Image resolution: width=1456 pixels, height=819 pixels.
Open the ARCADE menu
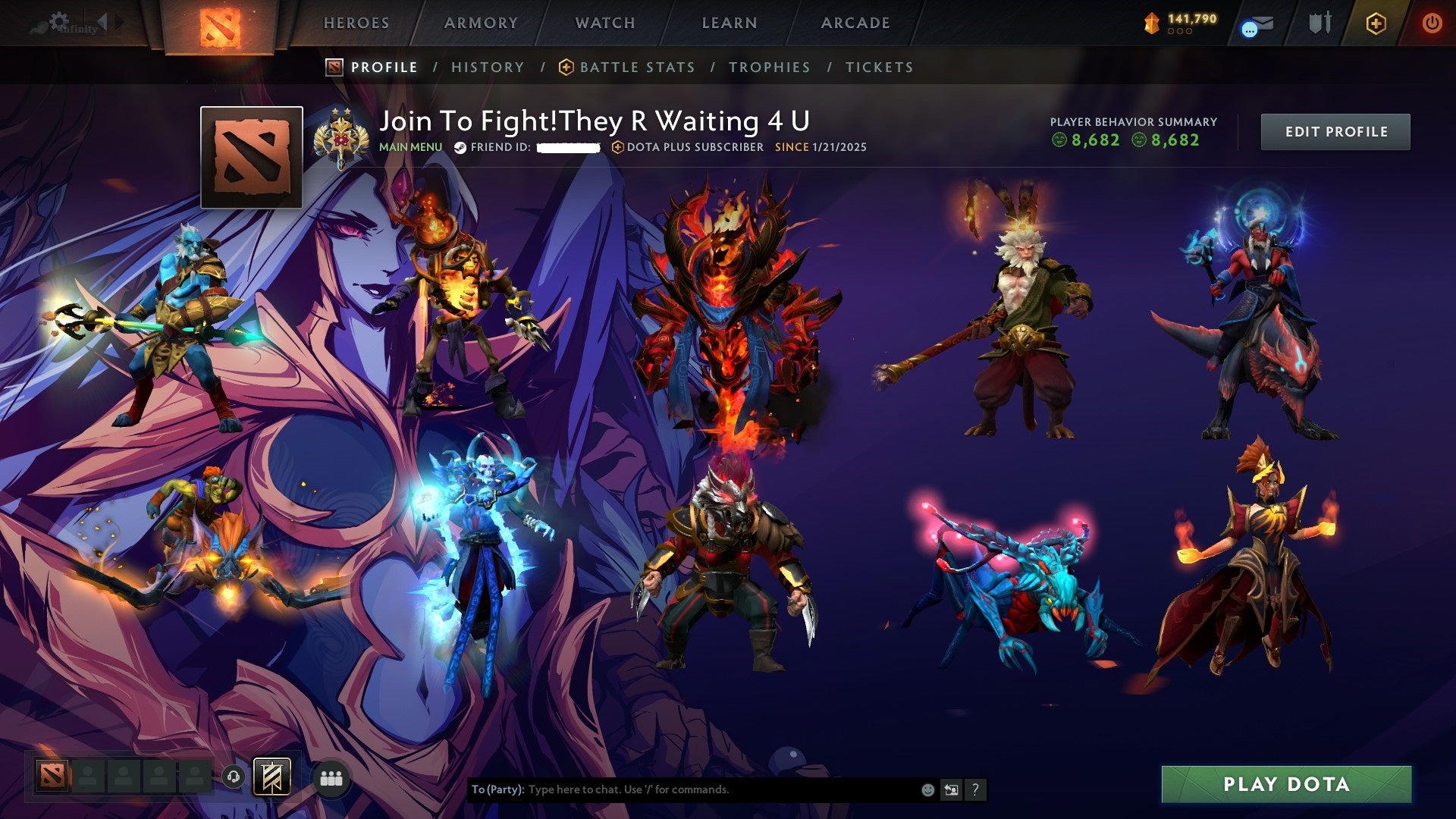855,23
